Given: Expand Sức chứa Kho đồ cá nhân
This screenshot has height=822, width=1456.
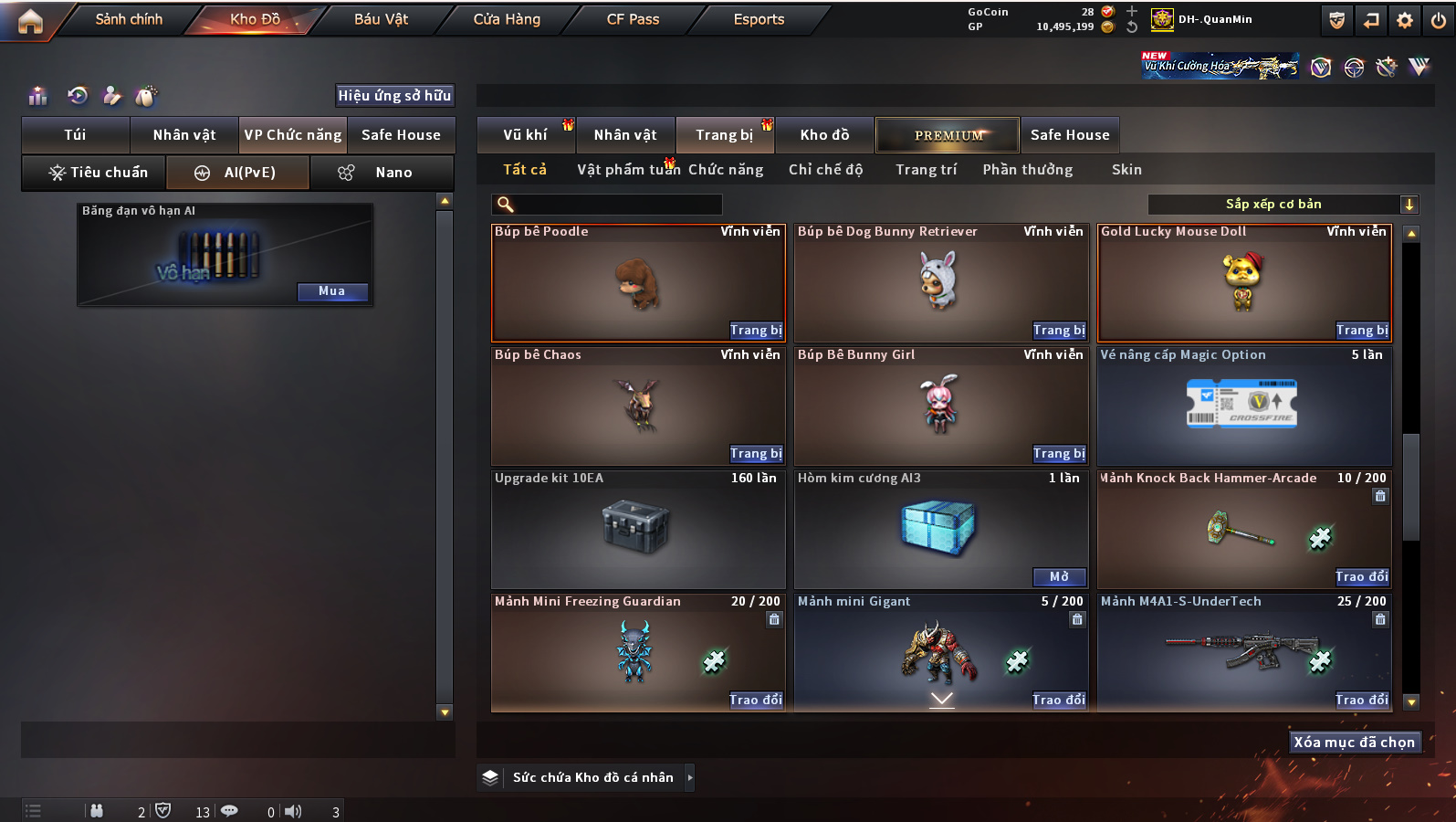Looking at the screenshot, I should coord(690,777).
